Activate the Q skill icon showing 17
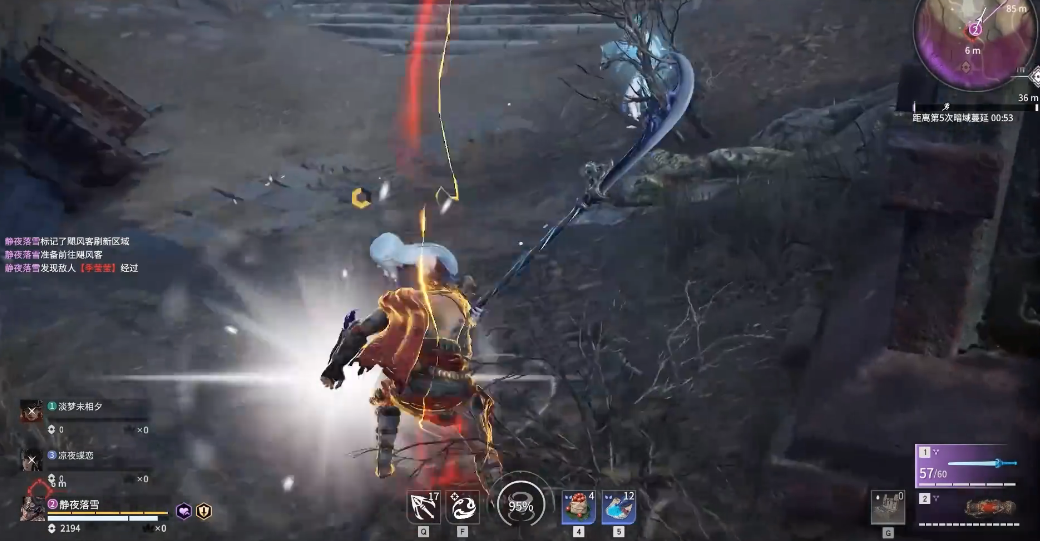 coord(423,507)
